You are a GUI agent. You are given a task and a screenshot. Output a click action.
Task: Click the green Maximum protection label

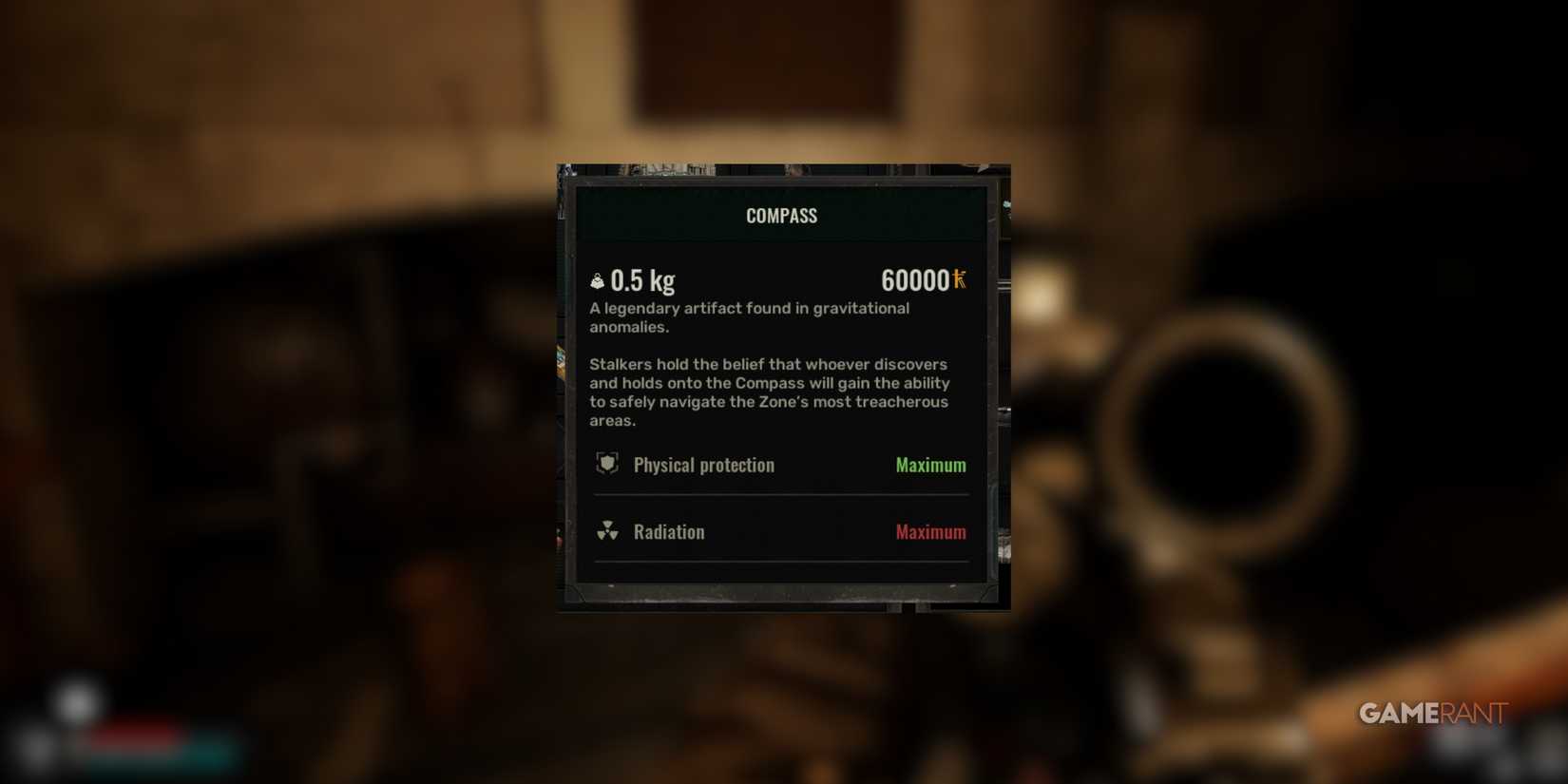(x=929, y=465)
